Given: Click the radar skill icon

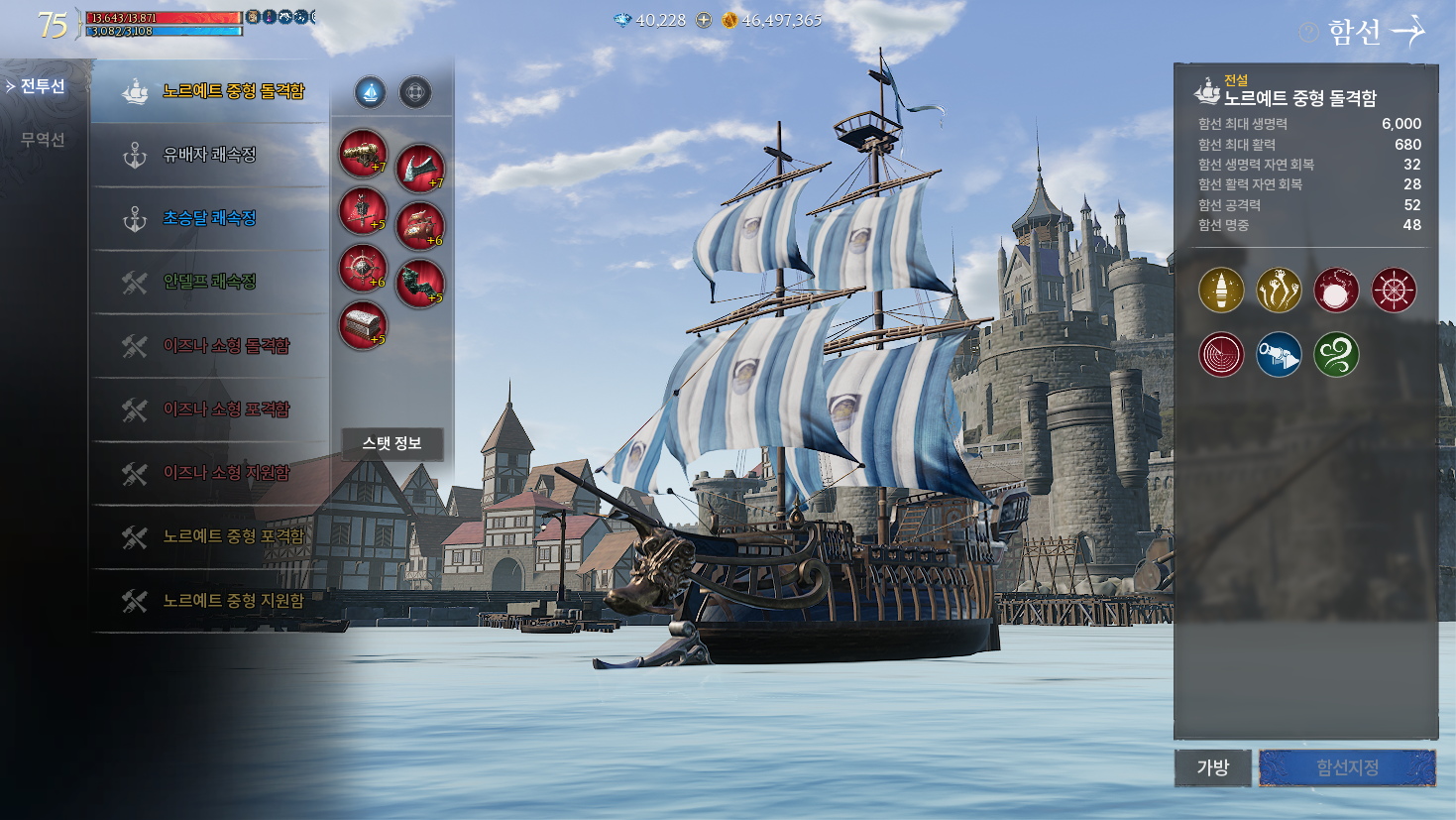Looking at the screenshot, I should (1221, 354).
